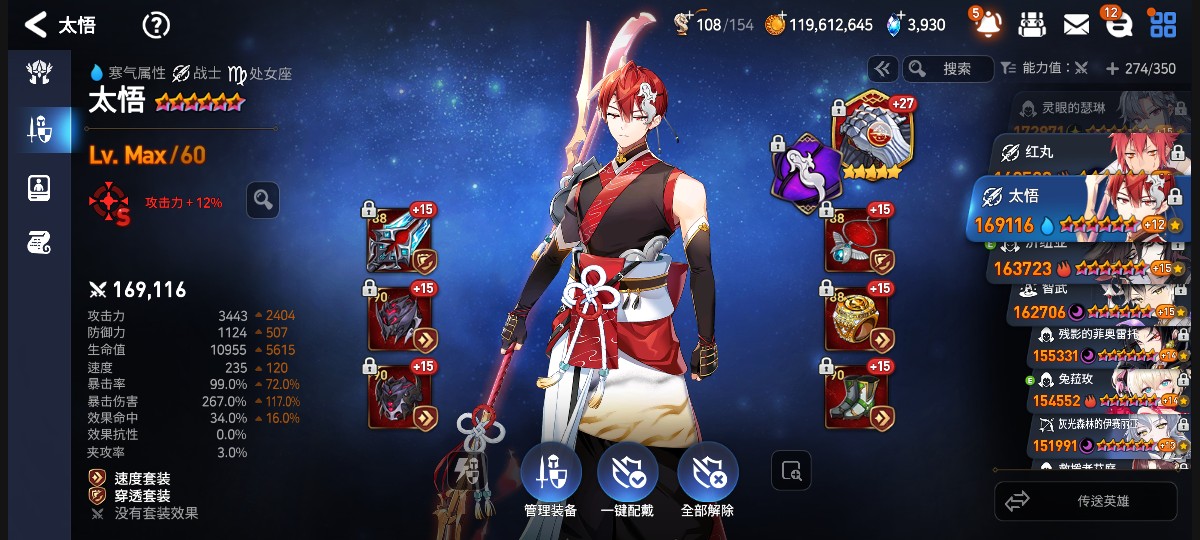Open the red necklace equipment slot
The height and width of the screenshot is (540, 1200).
[857, 240]
